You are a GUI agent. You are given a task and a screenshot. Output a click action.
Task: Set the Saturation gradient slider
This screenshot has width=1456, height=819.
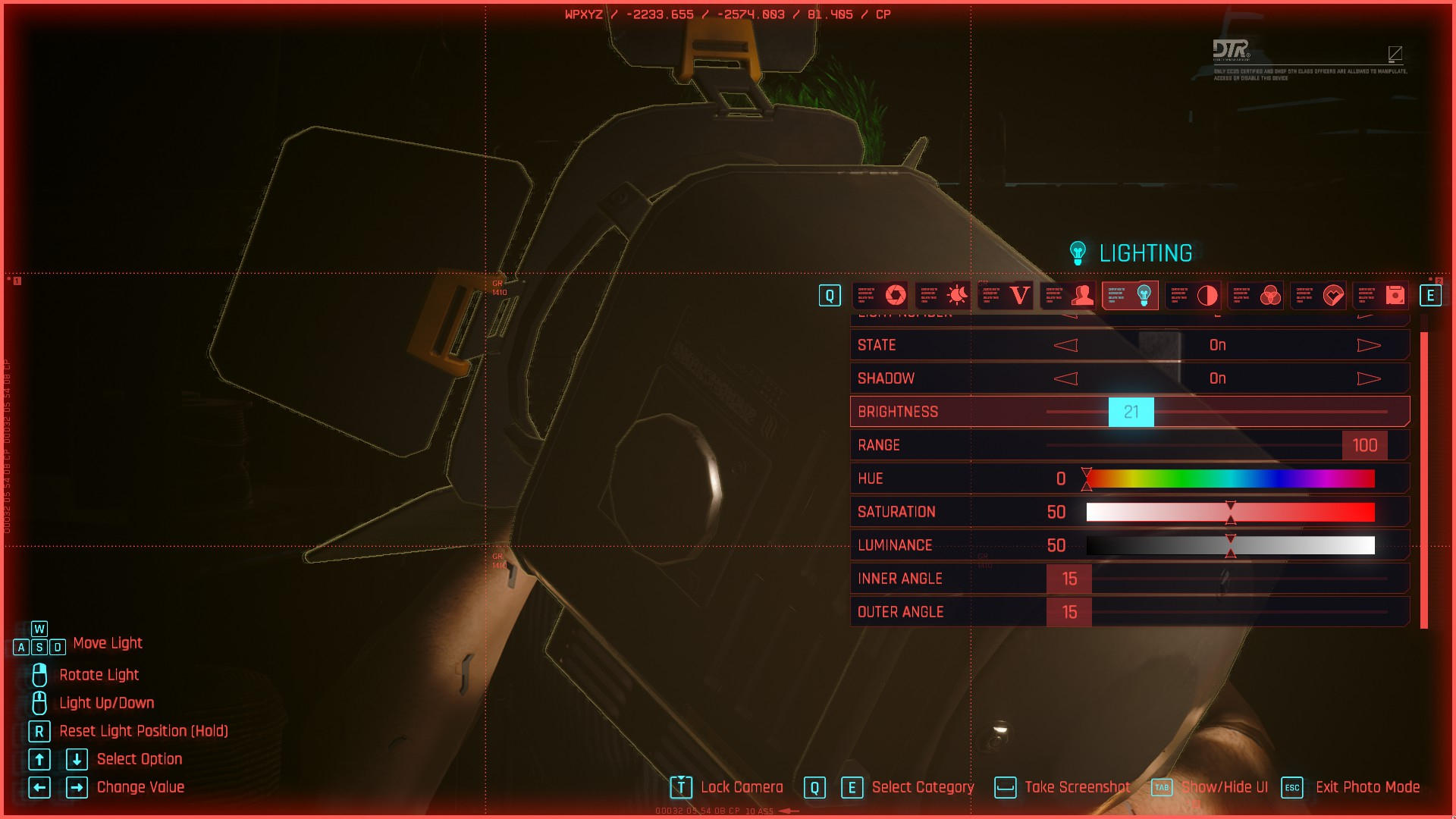1230,513
